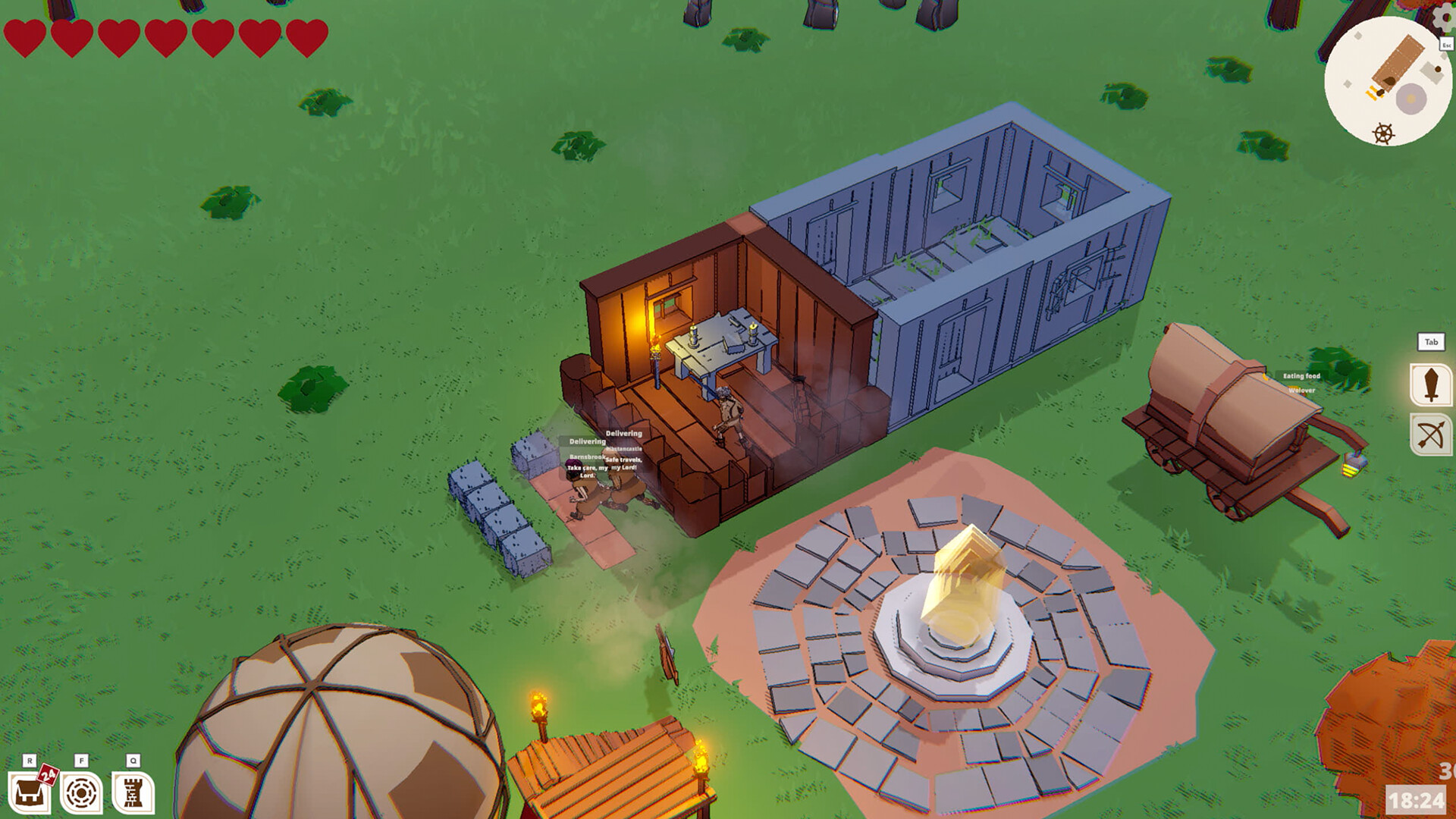This screenshot has width=1456, height=819.
Task: Click the ship wheel icon on minimap
Action: [x=1383, y=134]
